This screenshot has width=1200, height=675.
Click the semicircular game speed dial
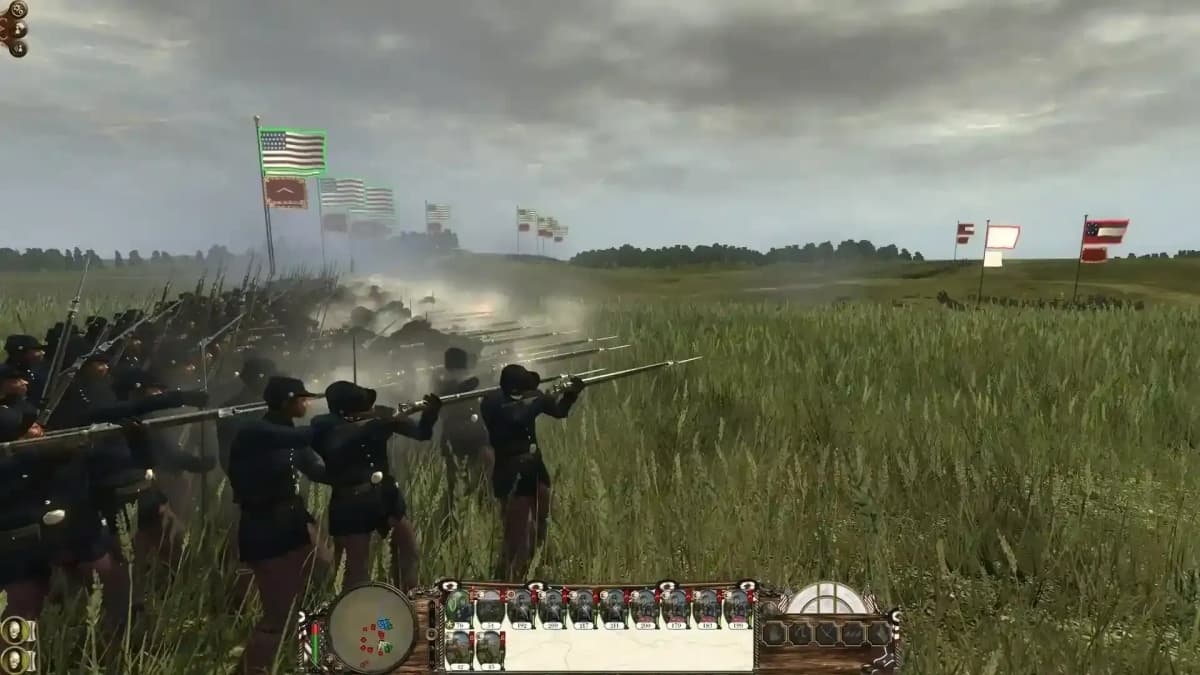(x=826, y=599)
